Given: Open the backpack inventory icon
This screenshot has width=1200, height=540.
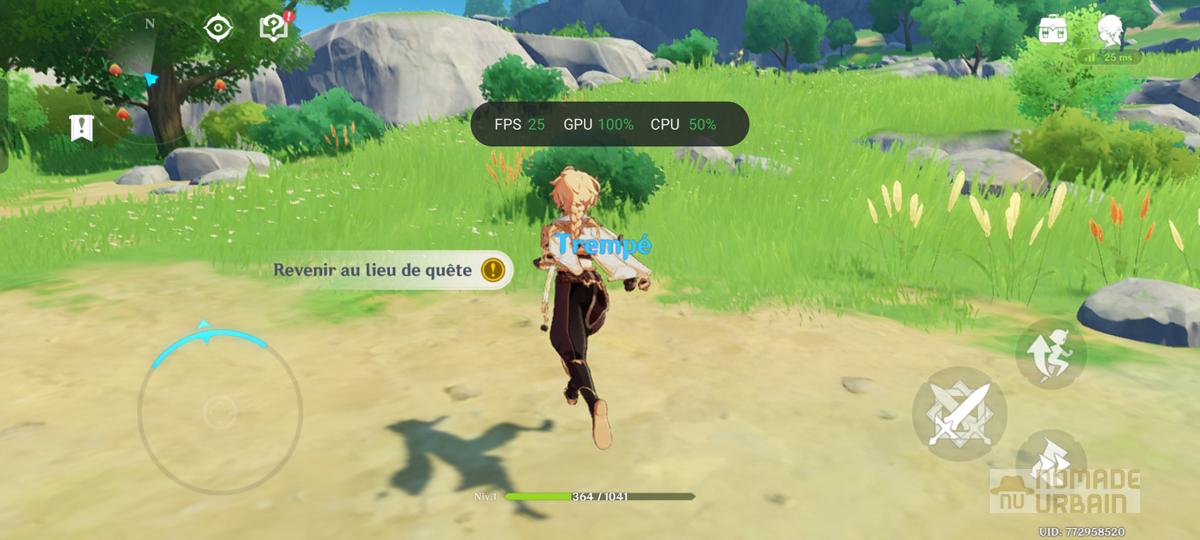Looking at the screenshot, I should tap(1053, 29).
